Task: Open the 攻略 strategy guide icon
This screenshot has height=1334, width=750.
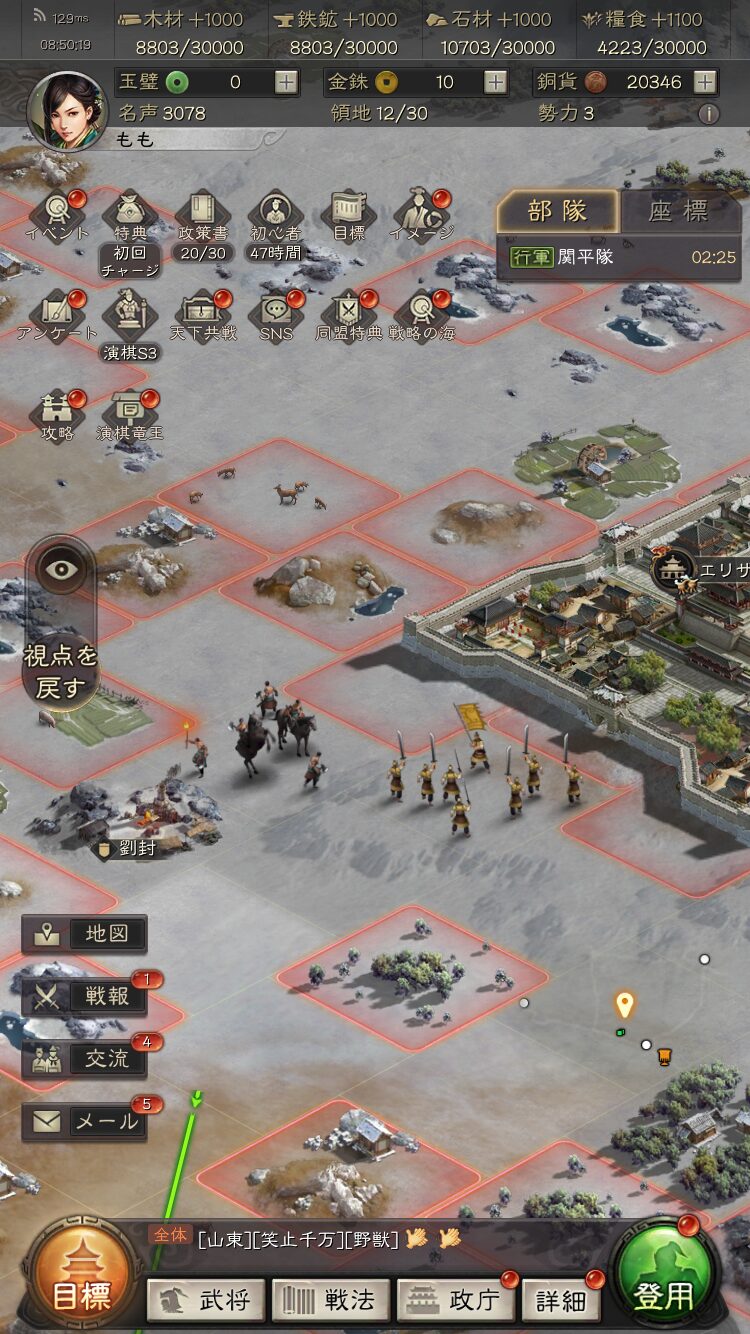Action: pyautogui.click(x=57, y=414)
